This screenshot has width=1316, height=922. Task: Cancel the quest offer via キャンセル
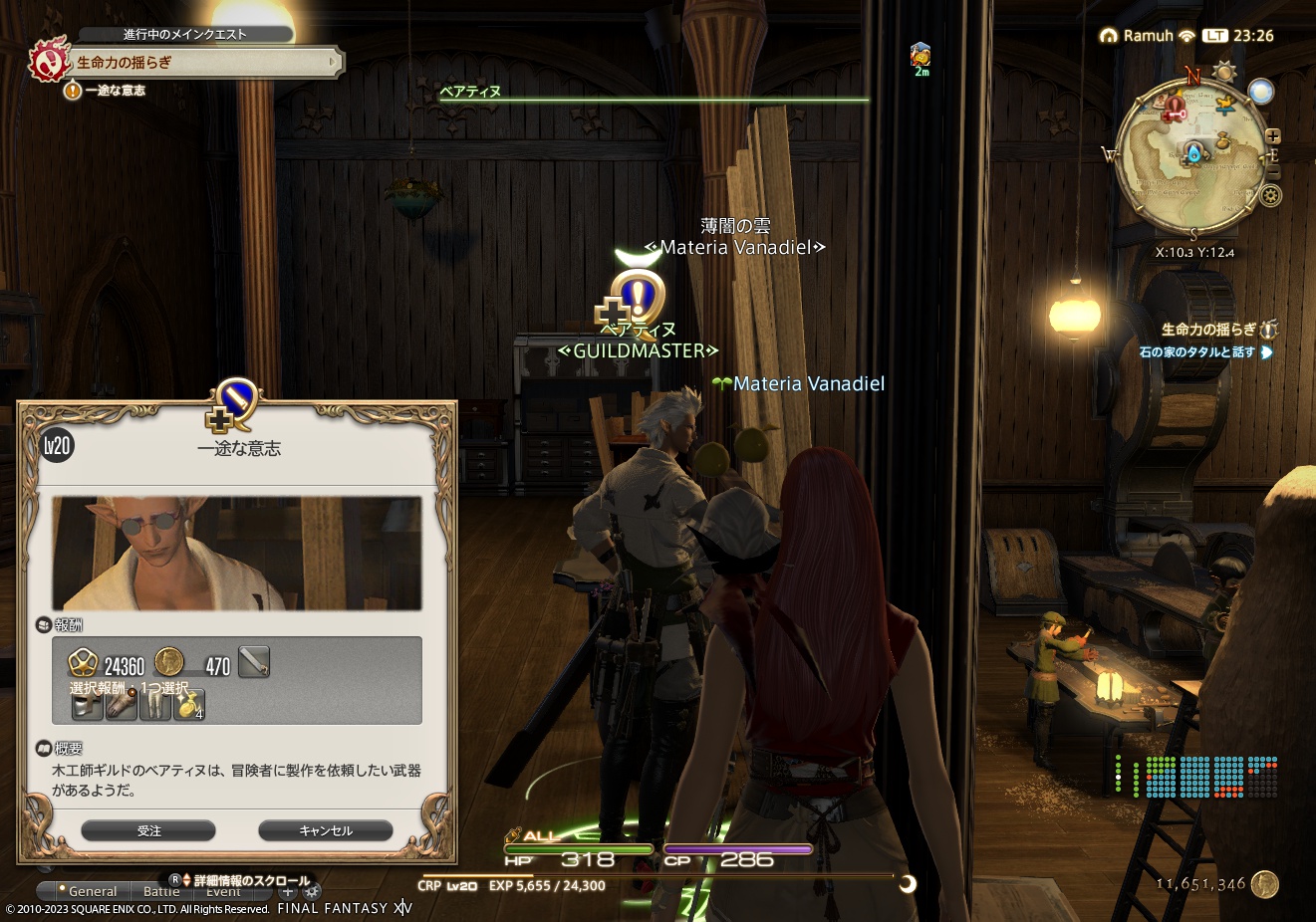pos(325,830)
